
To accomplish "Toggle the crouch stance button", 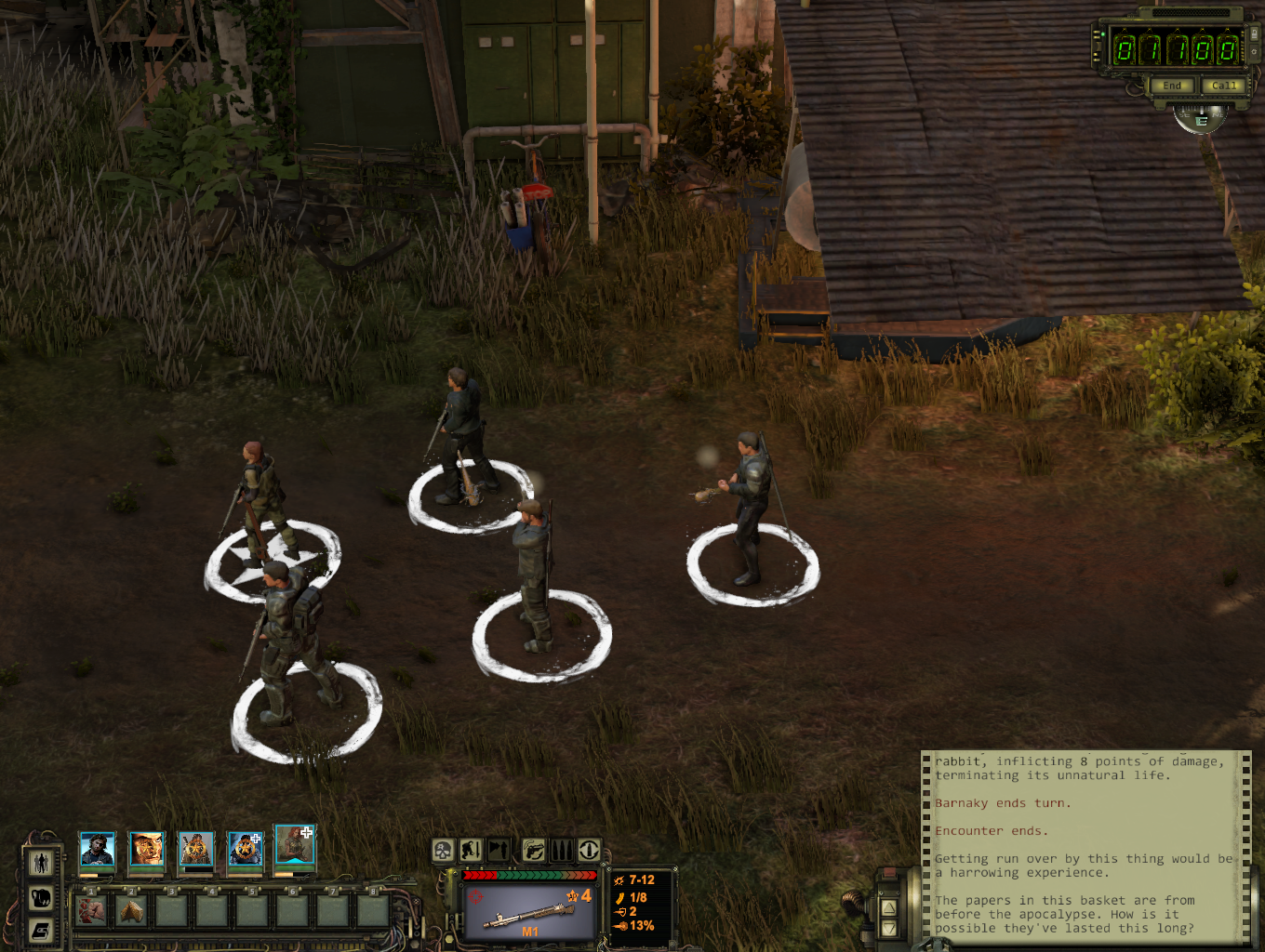I will [x=471, y=850].
